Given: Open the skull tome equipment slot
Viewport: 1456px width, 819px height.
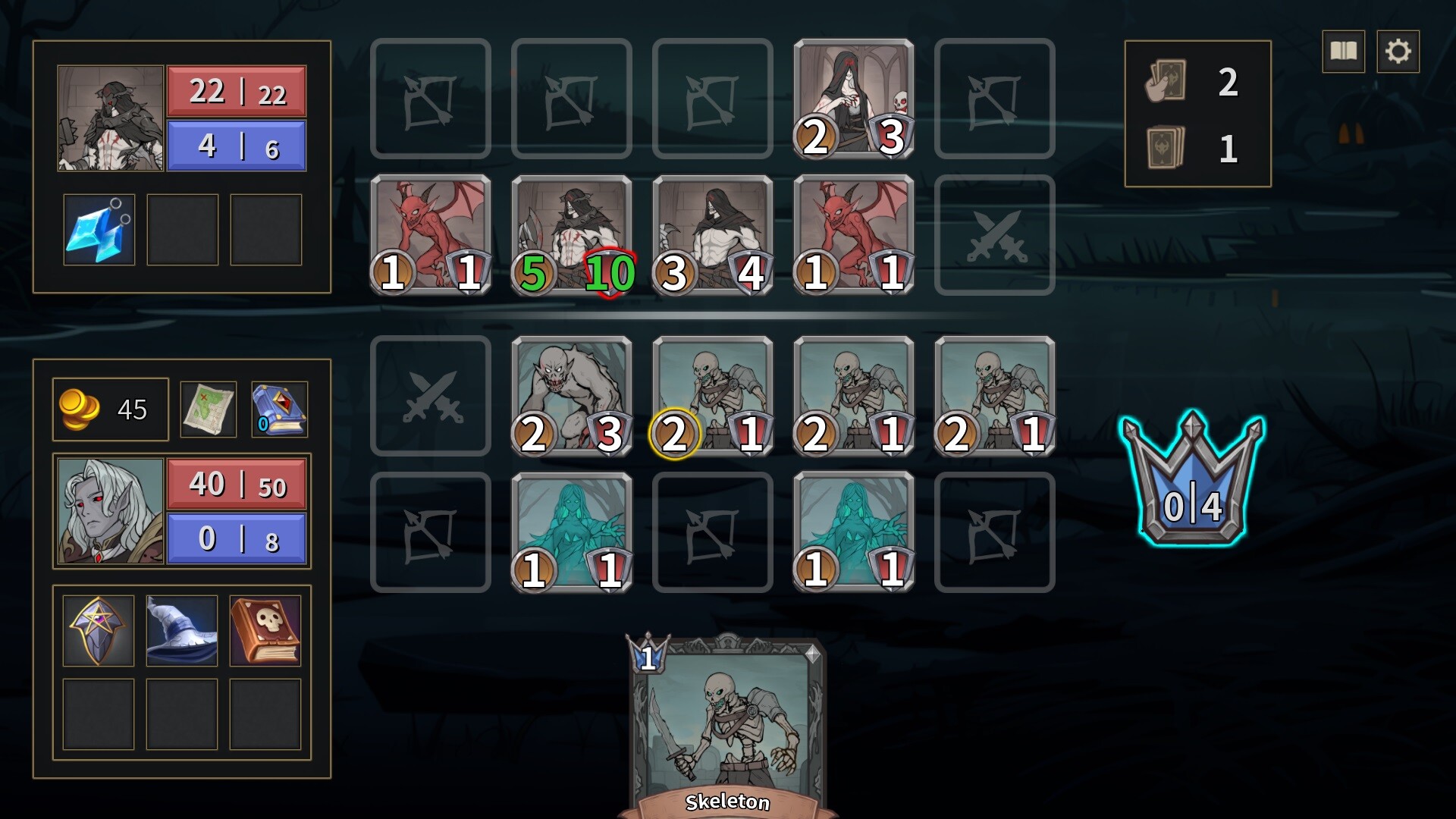Looking at the screenshot, I should [265, 630].
